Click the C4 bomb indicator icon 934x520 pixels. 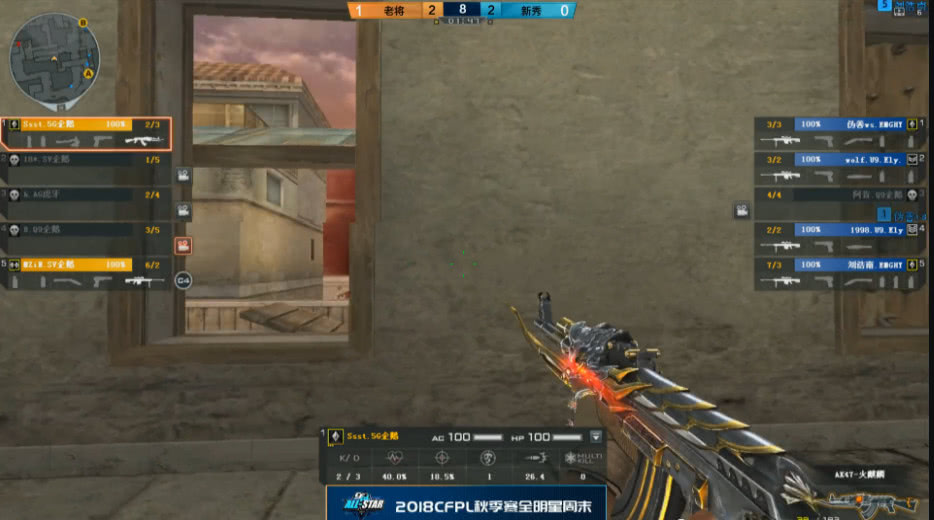183,281
